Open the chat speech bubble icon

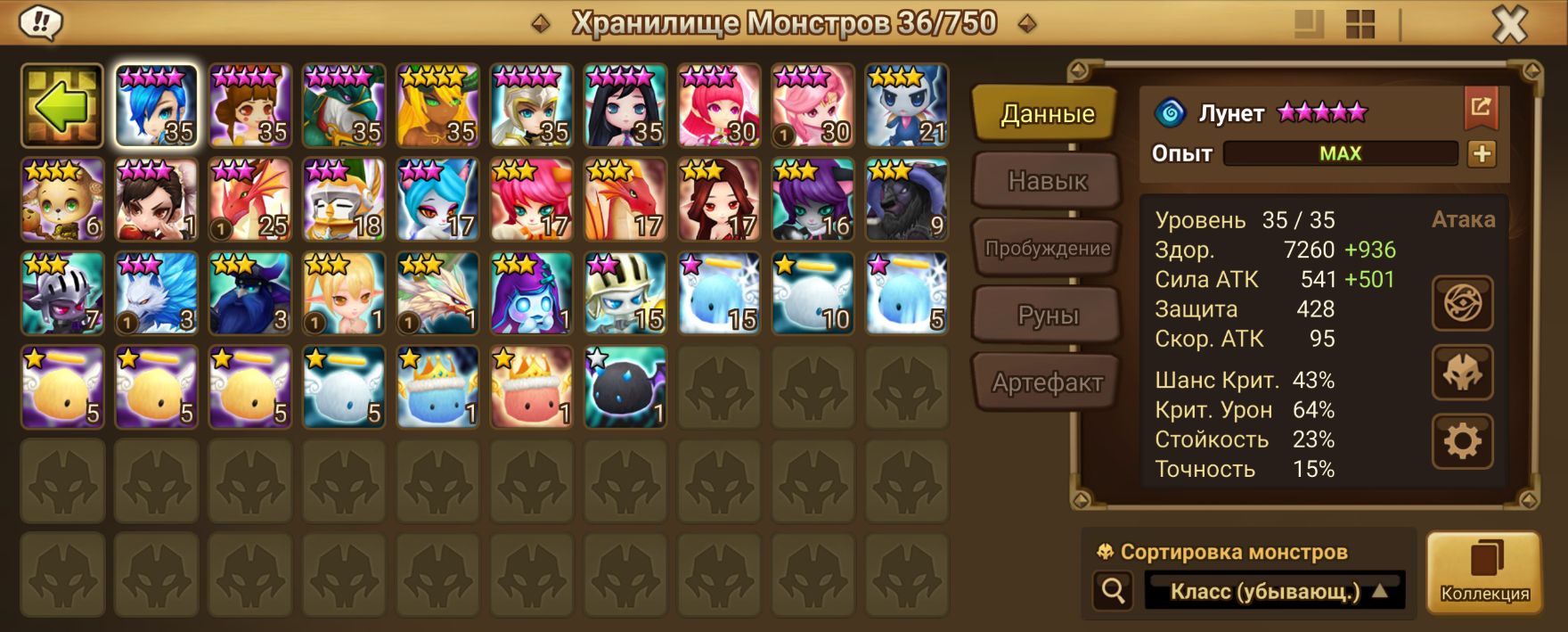(x=40, y=23)
